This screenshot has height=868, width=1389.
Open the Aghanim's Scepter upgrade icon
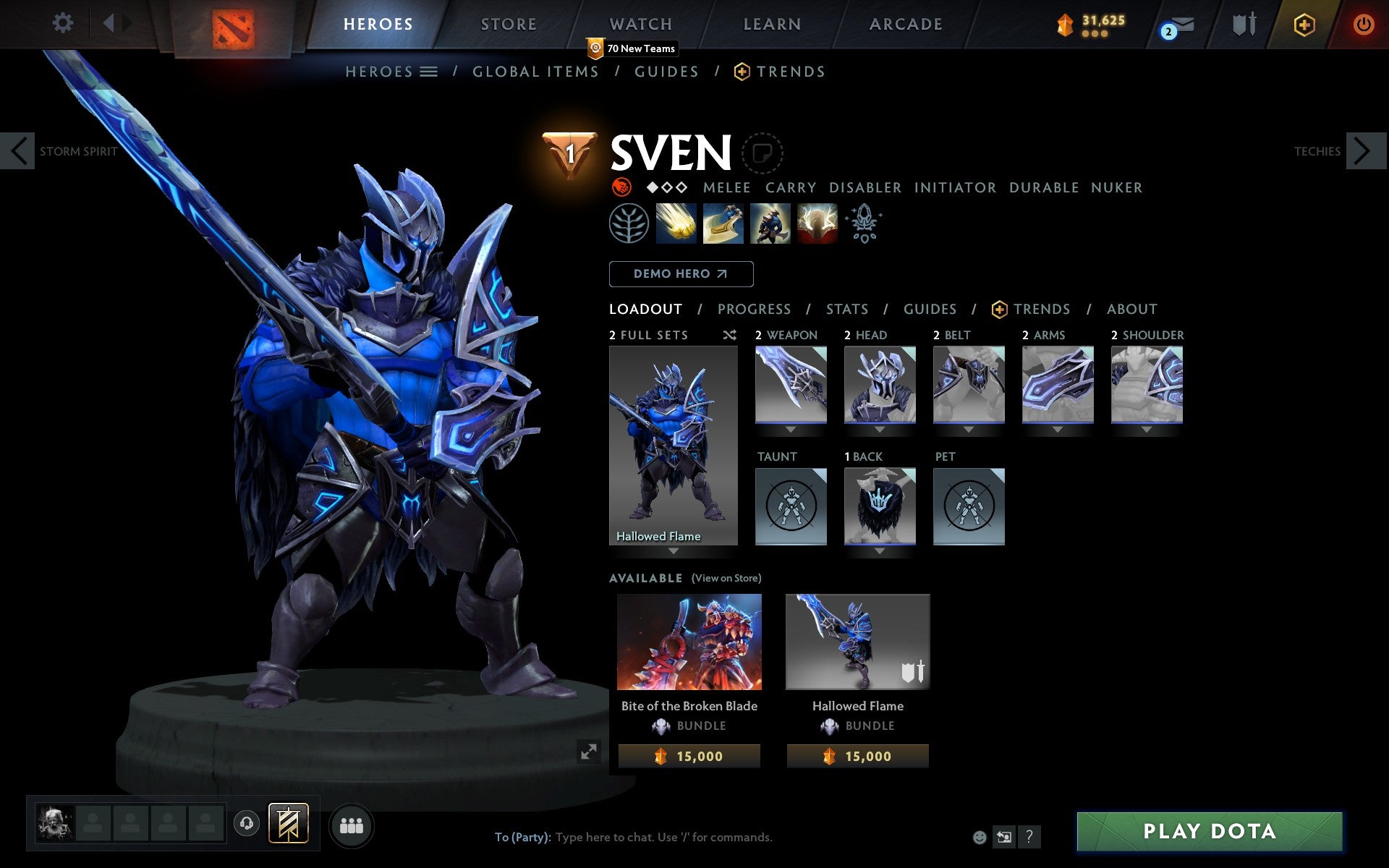865,224
